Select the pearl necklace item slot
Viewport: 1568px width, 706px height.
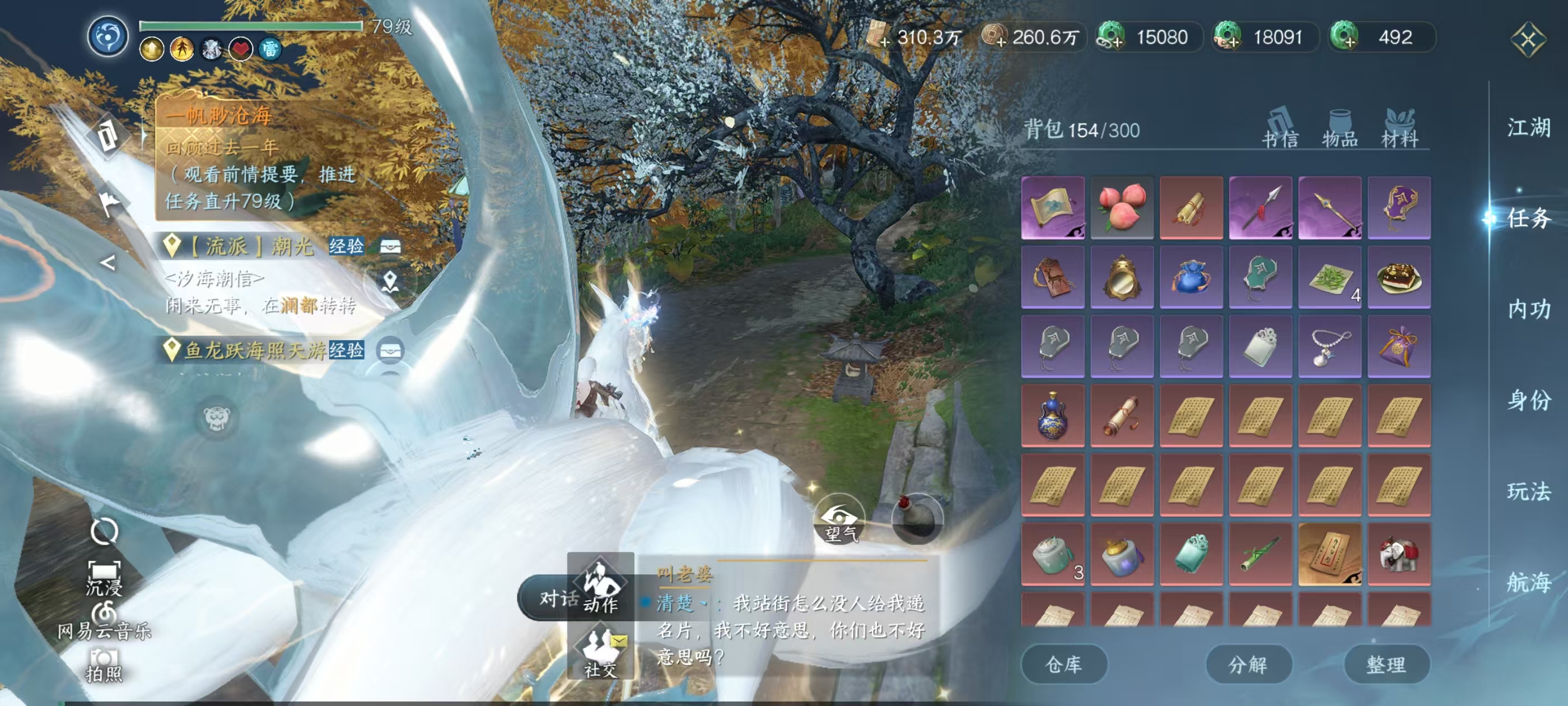click(x=1329, y=346)
